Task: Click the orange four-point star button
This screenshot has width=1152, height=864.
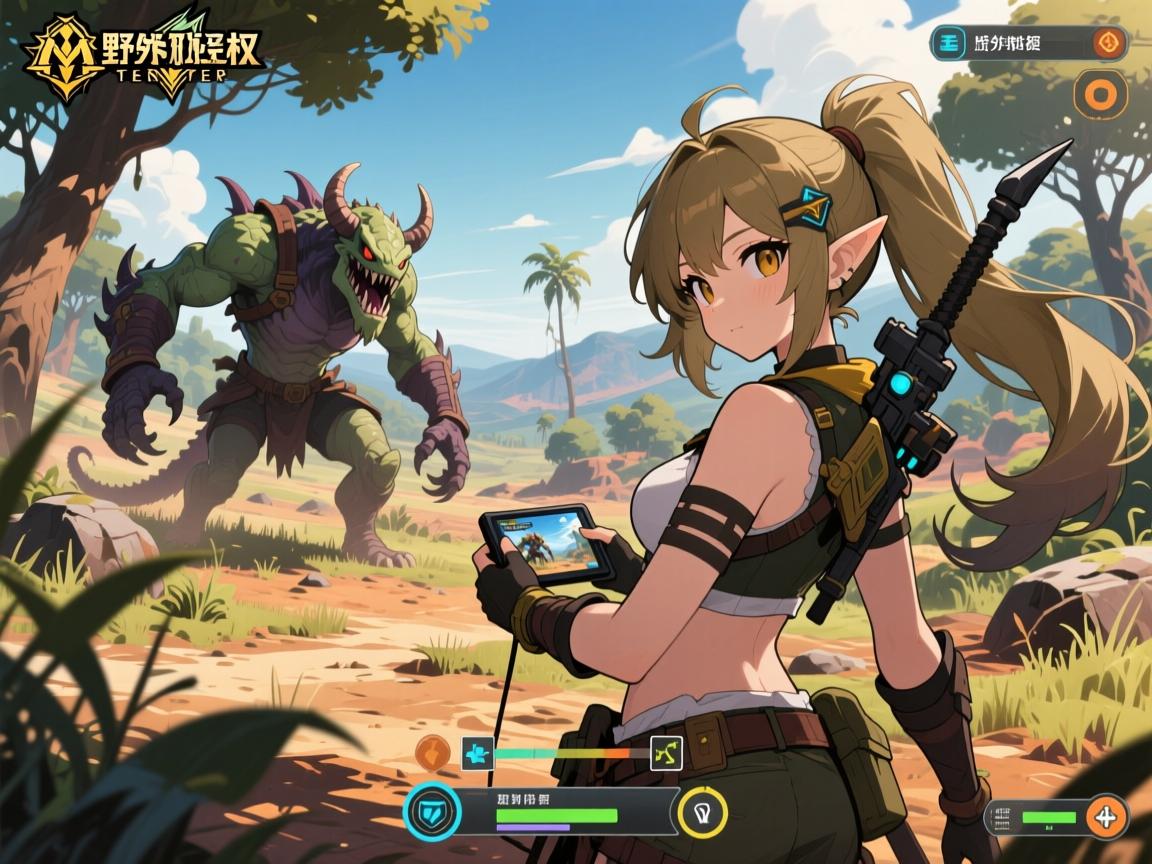Action: [1106, 817]
